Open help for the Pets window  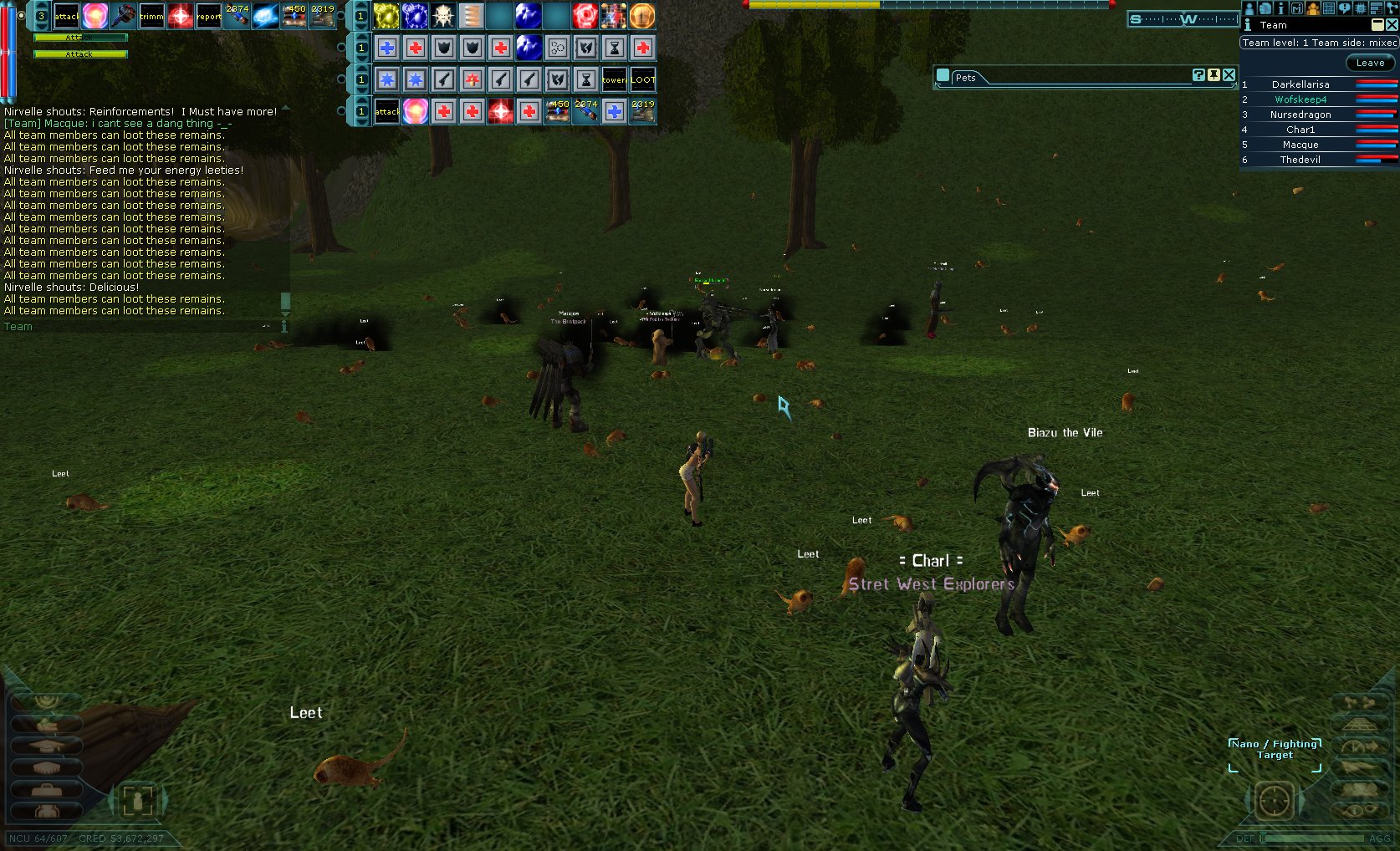[x=1198, y=75]
